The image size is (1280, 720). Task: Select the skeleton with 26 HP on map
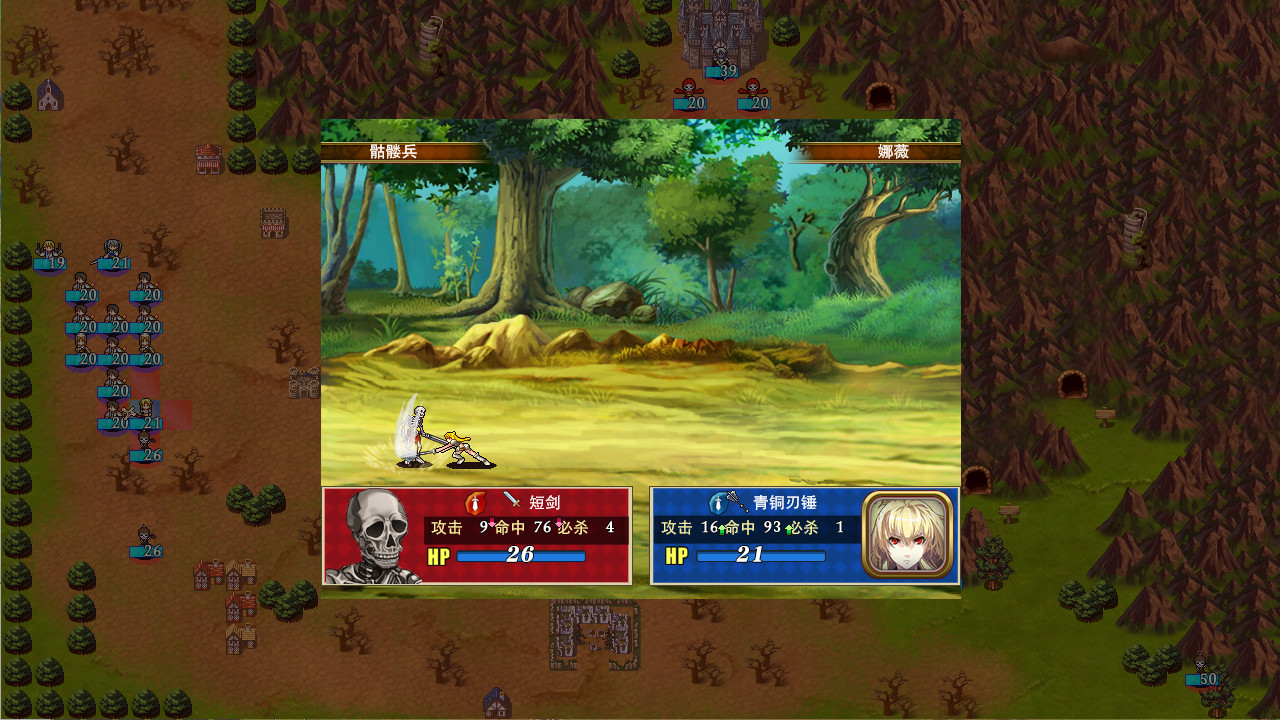coord(144,441)
